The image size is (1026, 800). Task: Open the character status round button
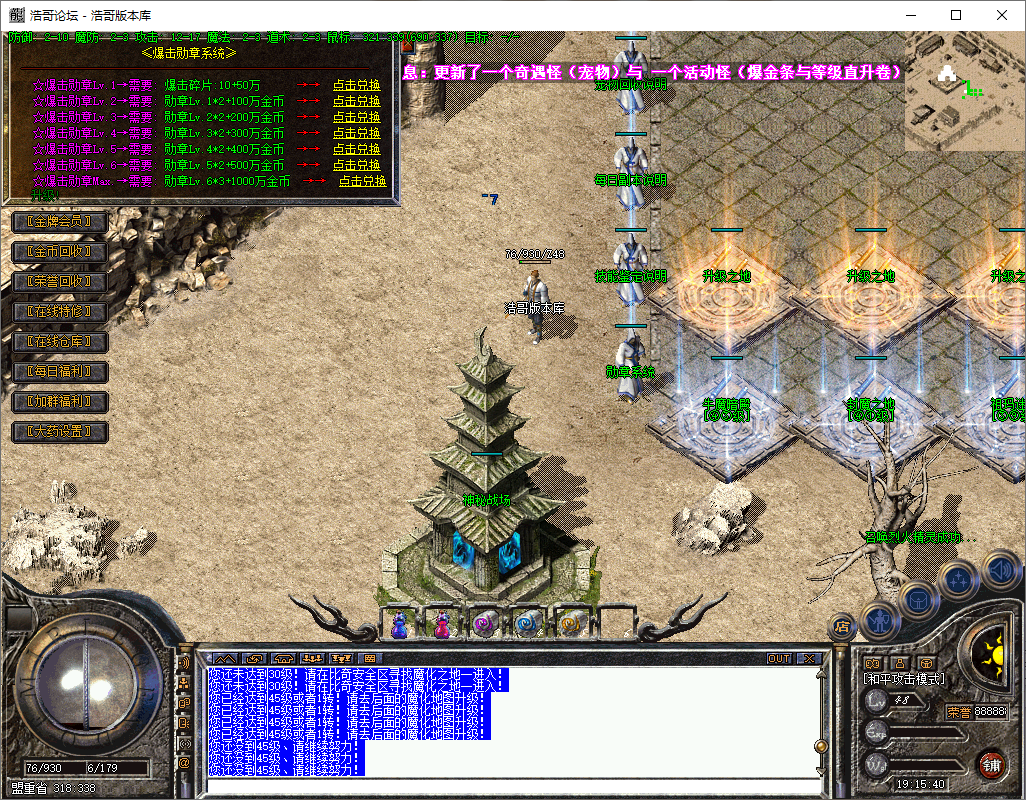(x=879, y=622)
